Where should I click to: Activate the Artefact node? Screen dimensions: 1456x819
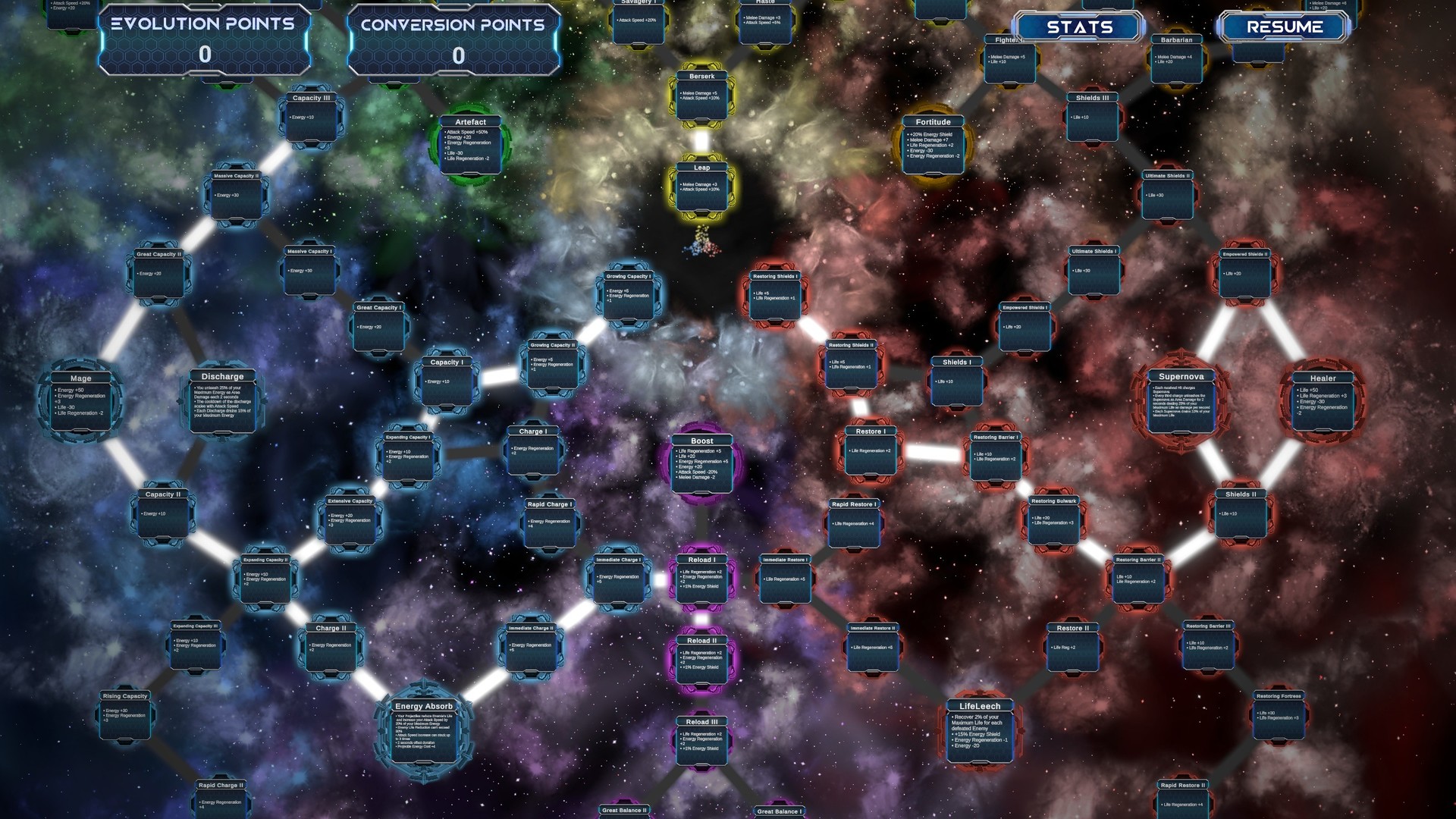tap(470, 144)
